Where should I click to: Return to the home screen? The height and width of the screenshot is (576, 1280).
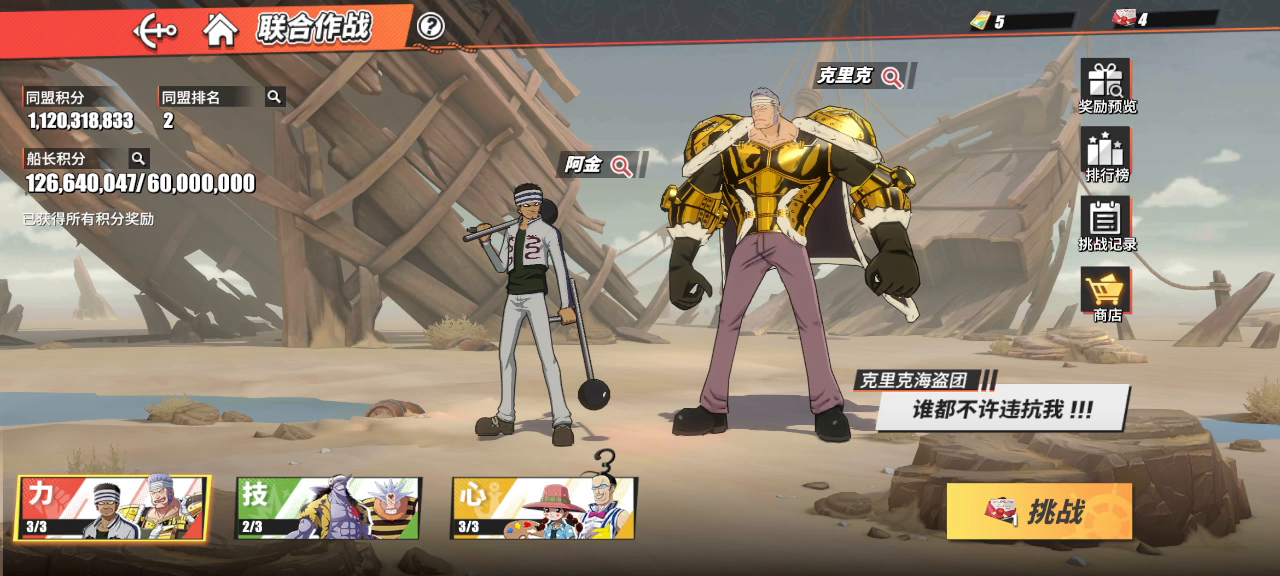(x=220, y=30)
